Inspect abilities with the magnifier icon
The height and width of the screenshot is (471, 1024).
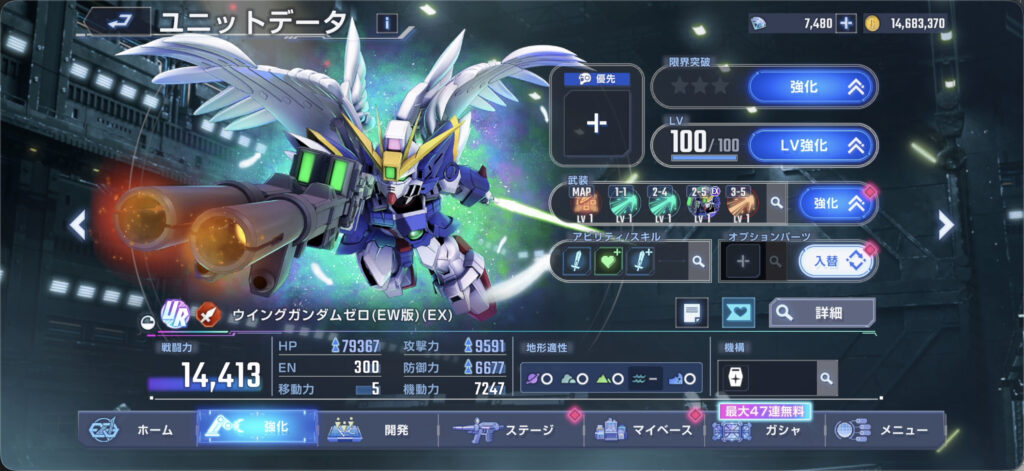click(698, 261)
